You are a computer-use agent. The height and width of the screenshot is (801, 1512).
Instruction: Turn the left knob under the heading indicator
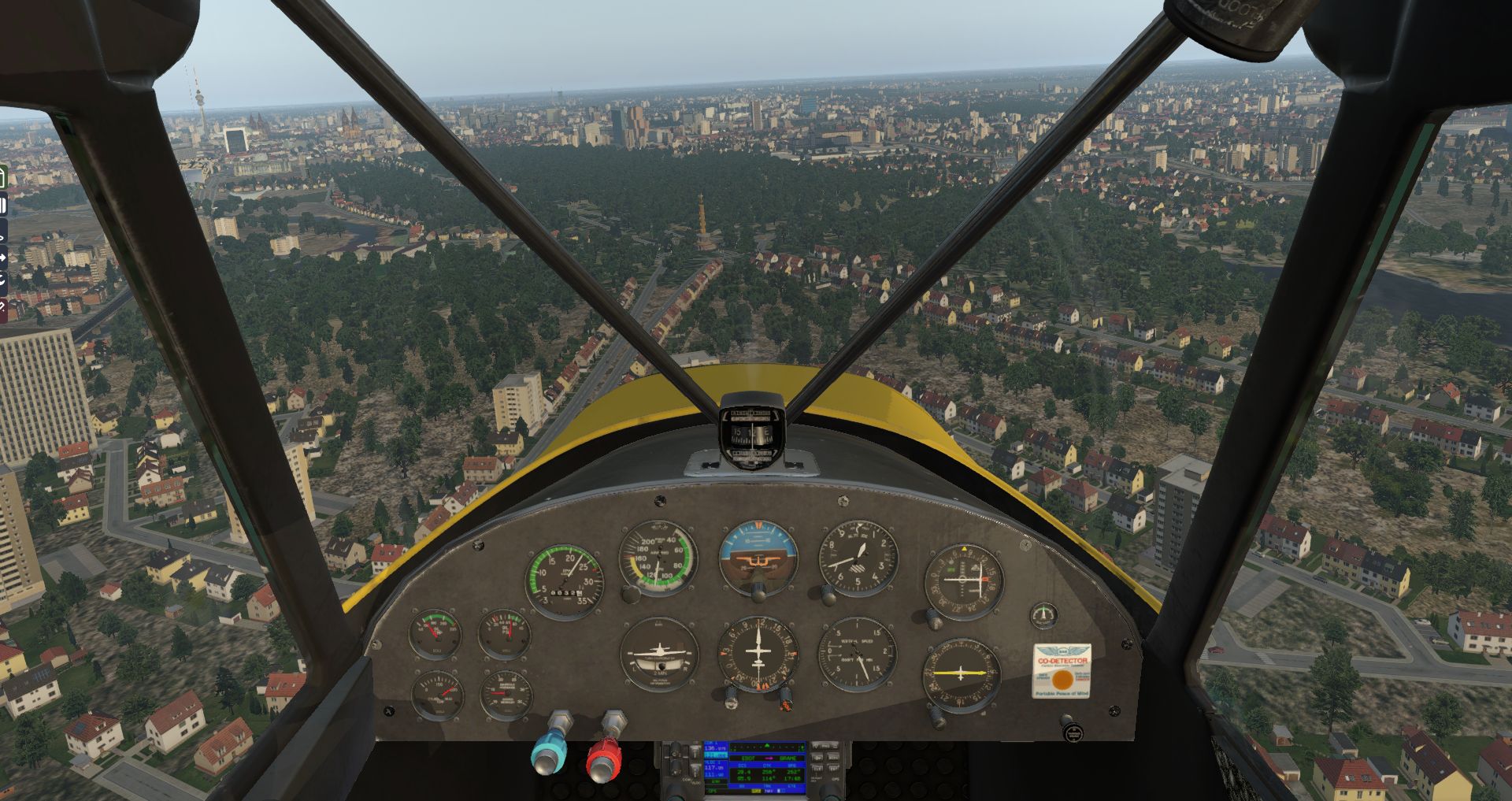pos(732,695)
